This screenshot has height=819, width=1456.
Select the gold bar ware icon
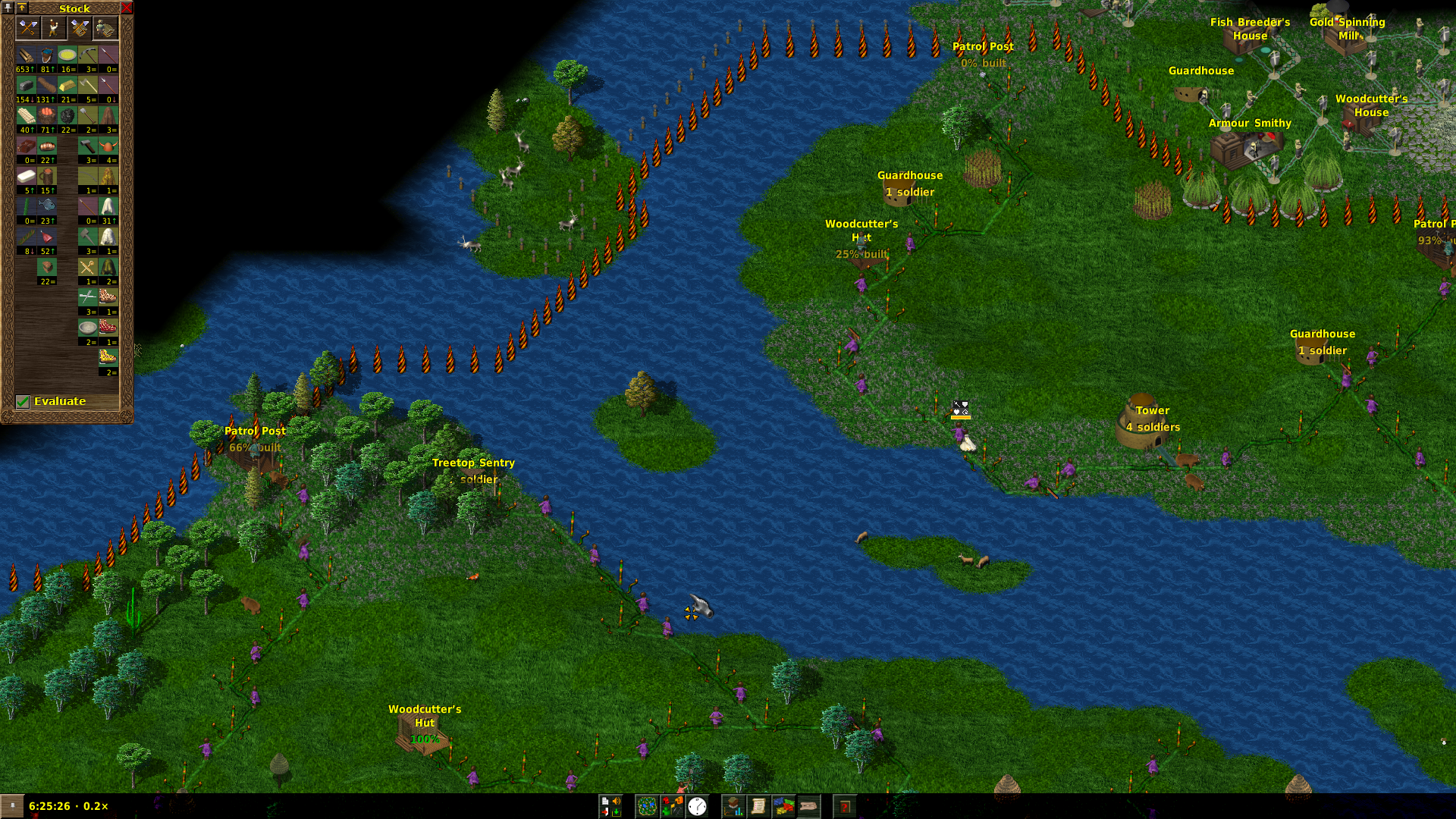point(67,86)
